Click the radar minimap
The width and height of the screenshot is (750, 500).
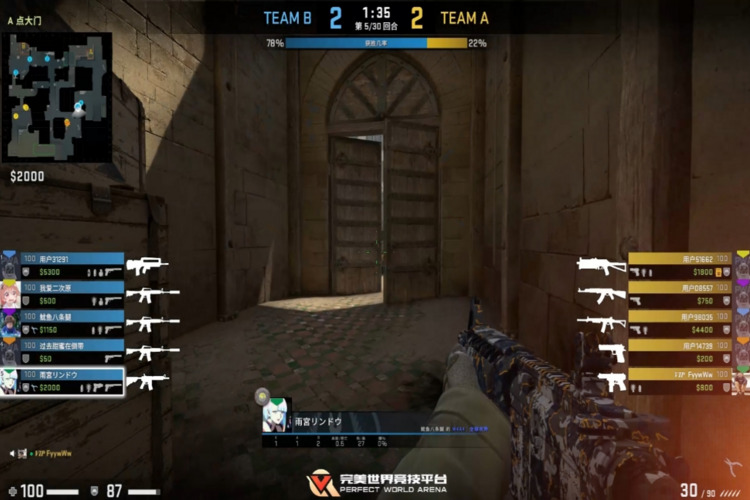(57, 97)
